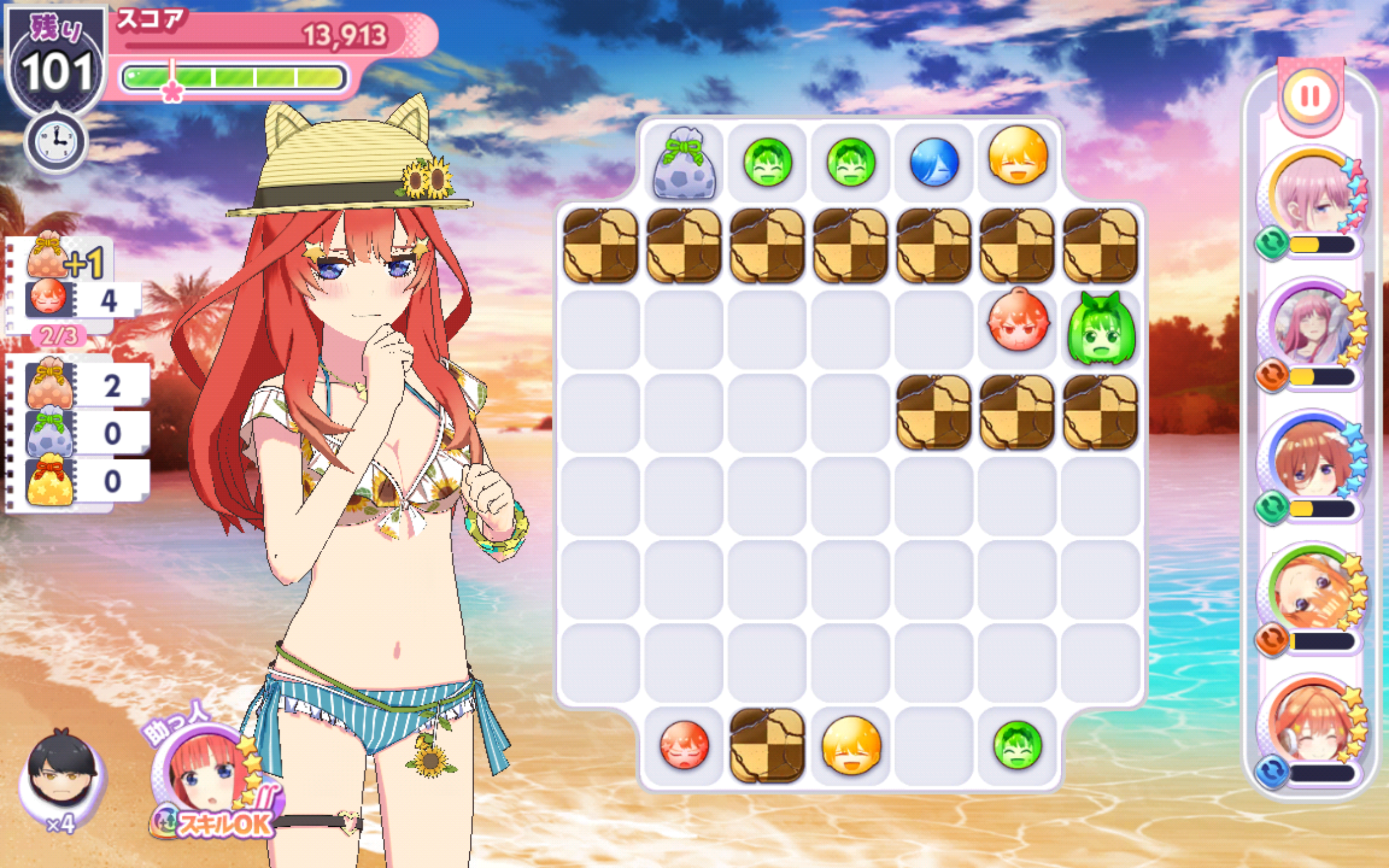Pick the blue piece on the board
The image size is (1389, 868).
tap(934, 162)
